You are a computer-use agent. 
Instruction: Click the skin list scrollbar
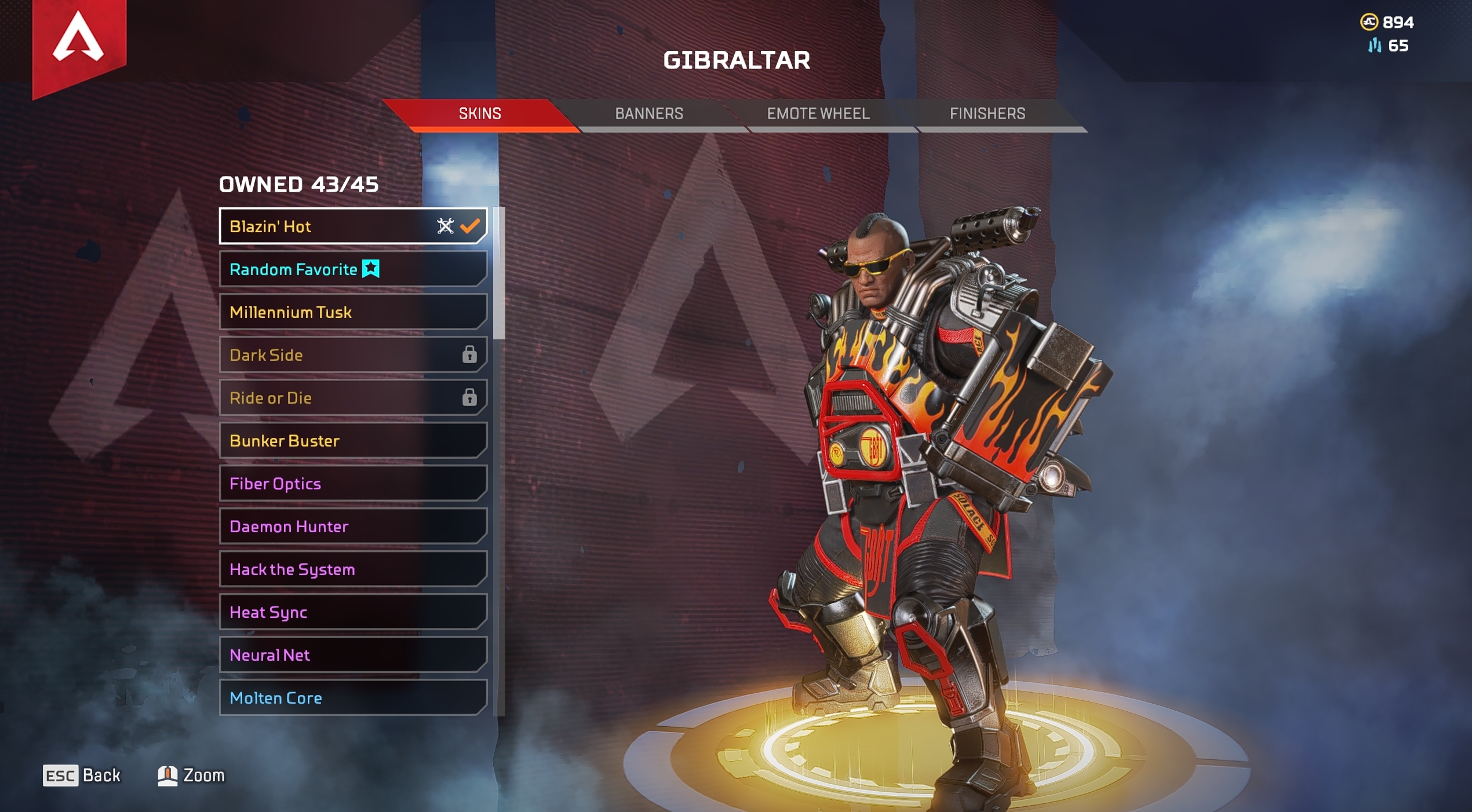pyautogui.click(x=499, y=273)
